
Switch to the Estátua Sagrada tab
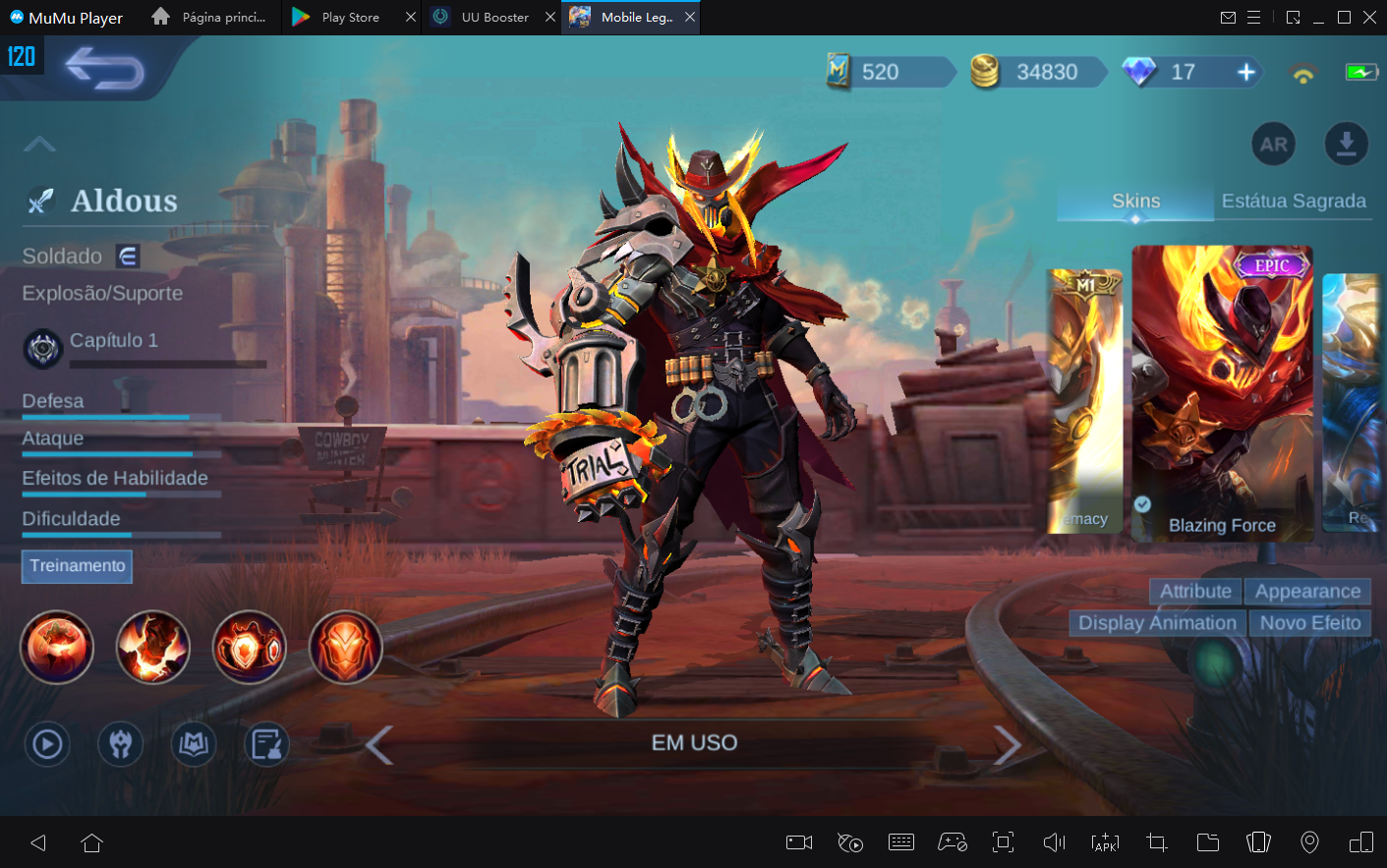1294,201
